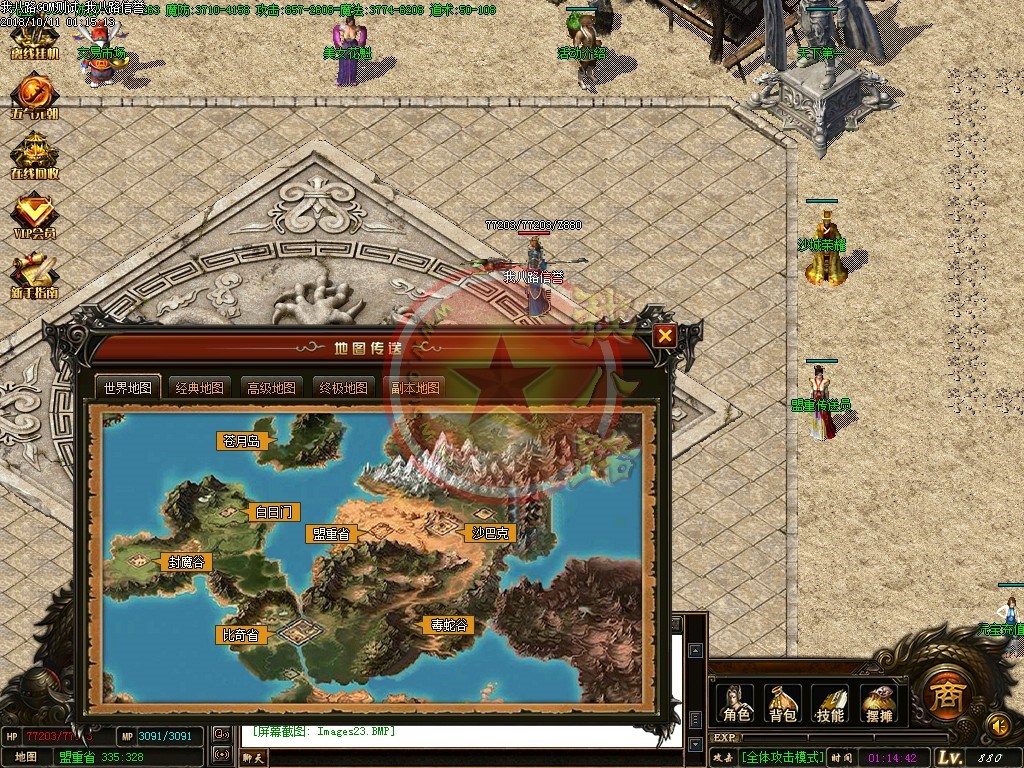Open the 商 shop orb button
The image size is (1024, 768).
pos(941,692)
